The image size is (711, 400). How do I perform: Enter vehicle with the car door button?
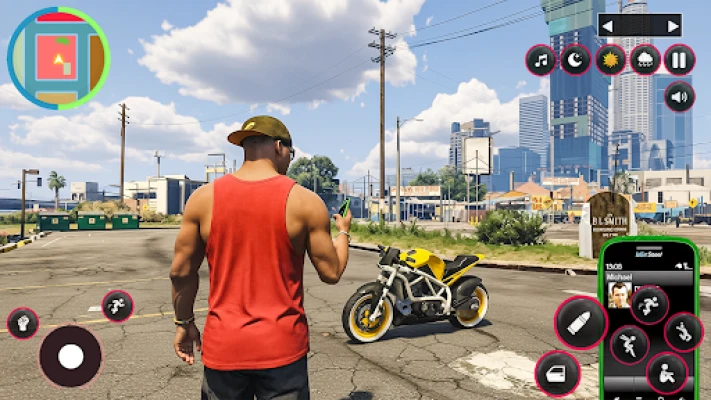(557, 374)
